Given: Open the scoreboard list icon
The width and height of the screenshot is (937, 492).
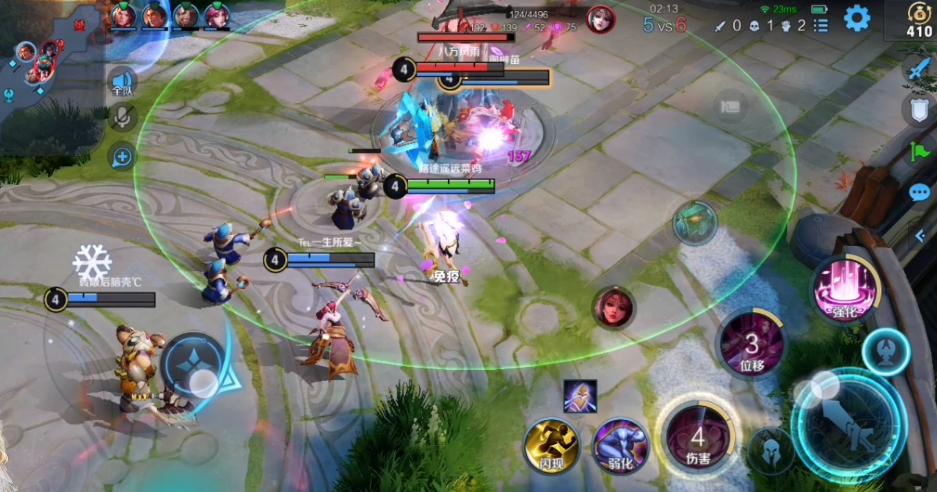Looking at the screenshot, I should click(x=820, y=25).
